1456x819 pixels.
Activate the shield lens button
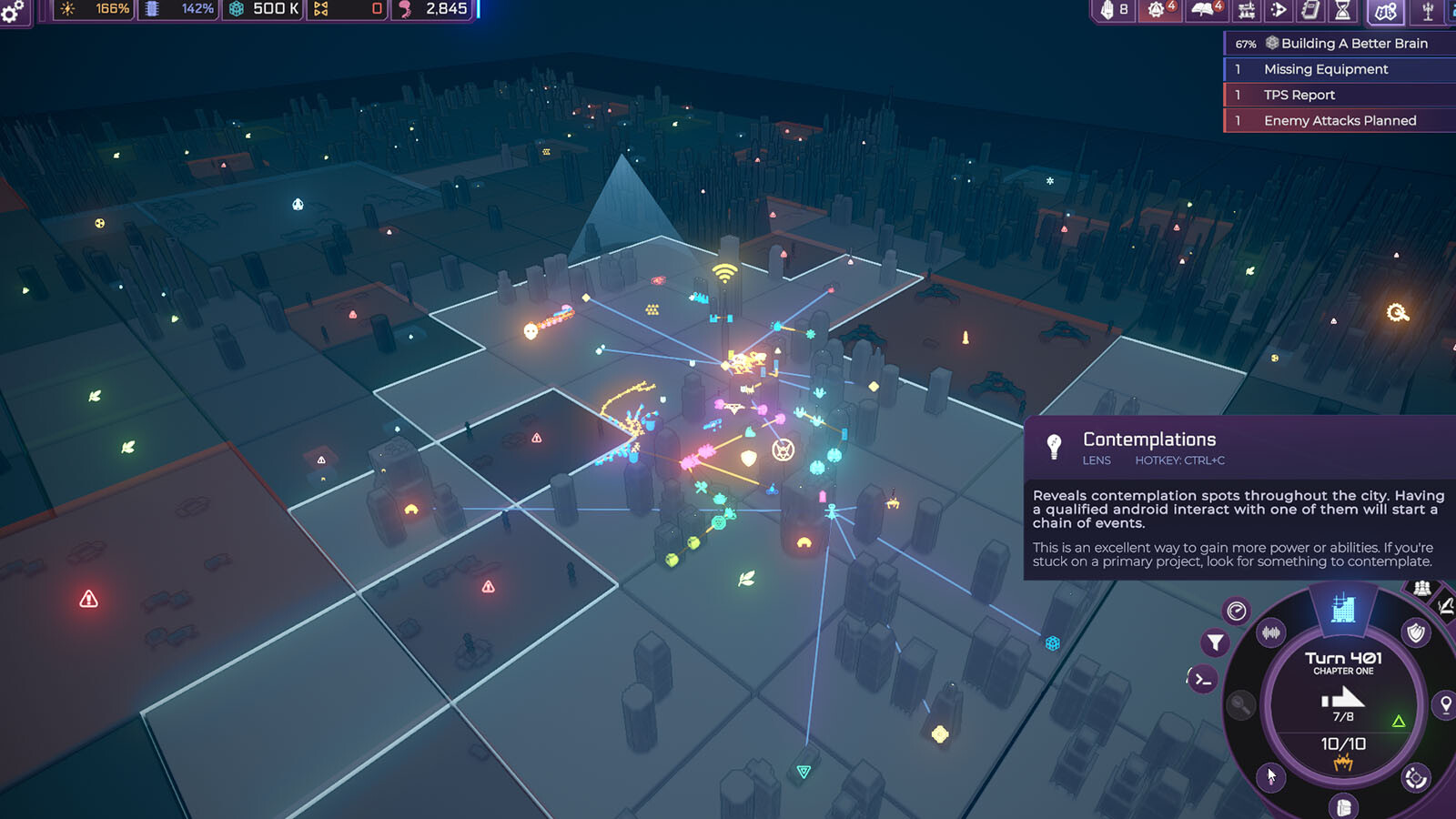[x=1416, y=632]
